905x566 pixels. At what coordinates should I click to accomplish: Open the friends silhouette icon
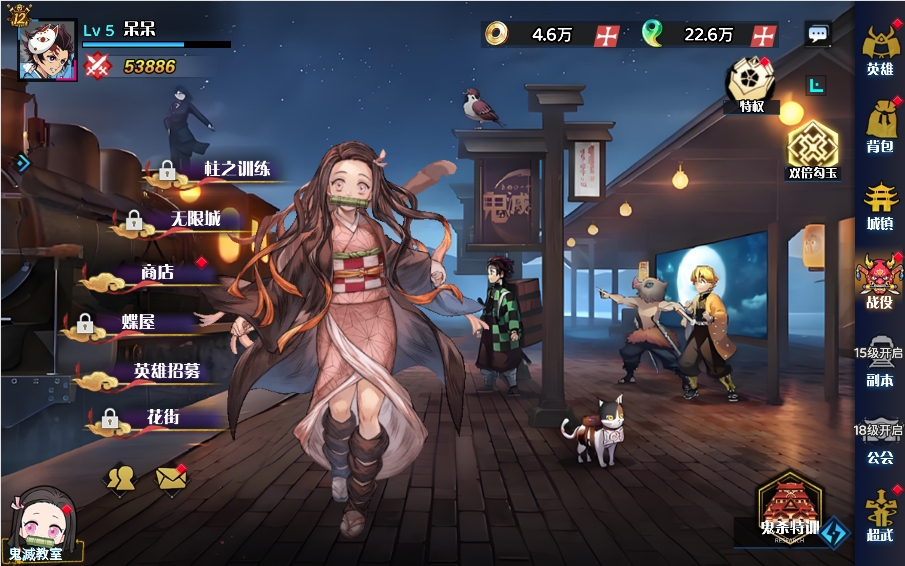point(121,478)
